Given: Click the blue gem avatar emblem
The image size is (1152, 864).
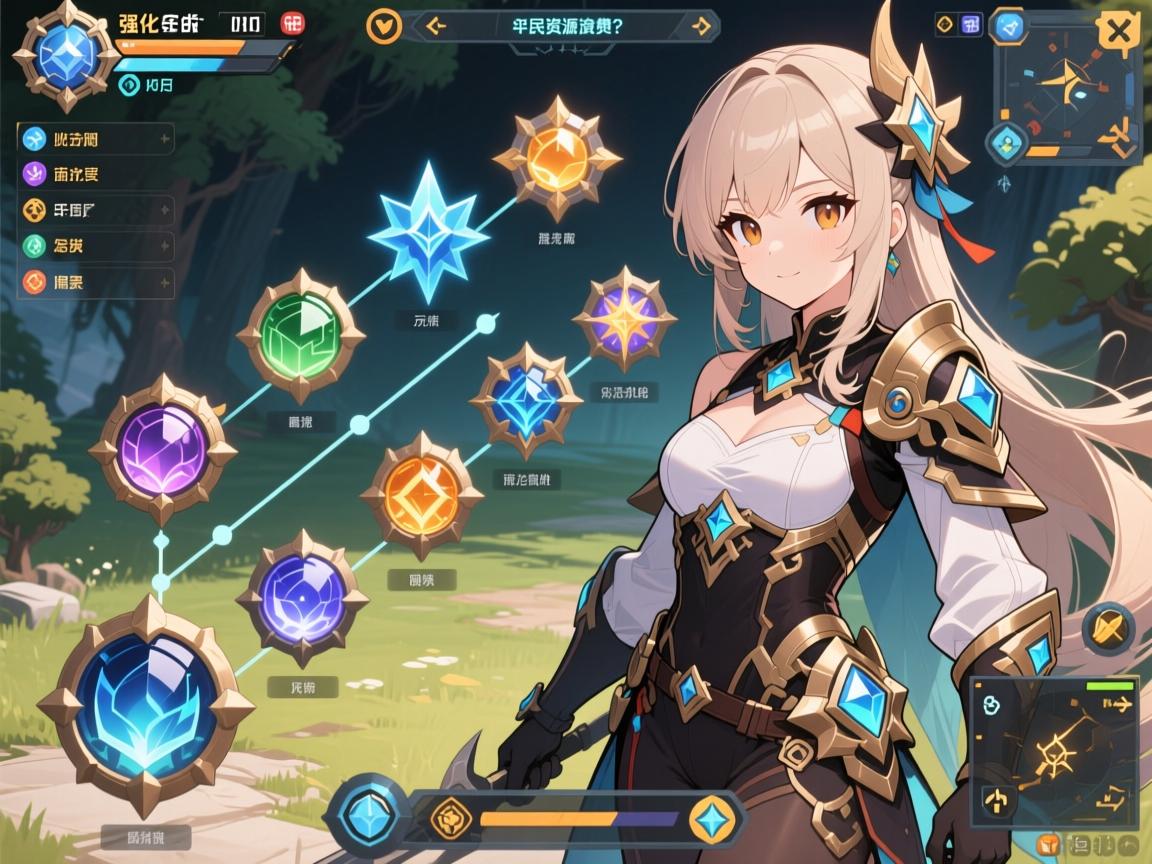Looking at the screenshot, I should 67,54.
